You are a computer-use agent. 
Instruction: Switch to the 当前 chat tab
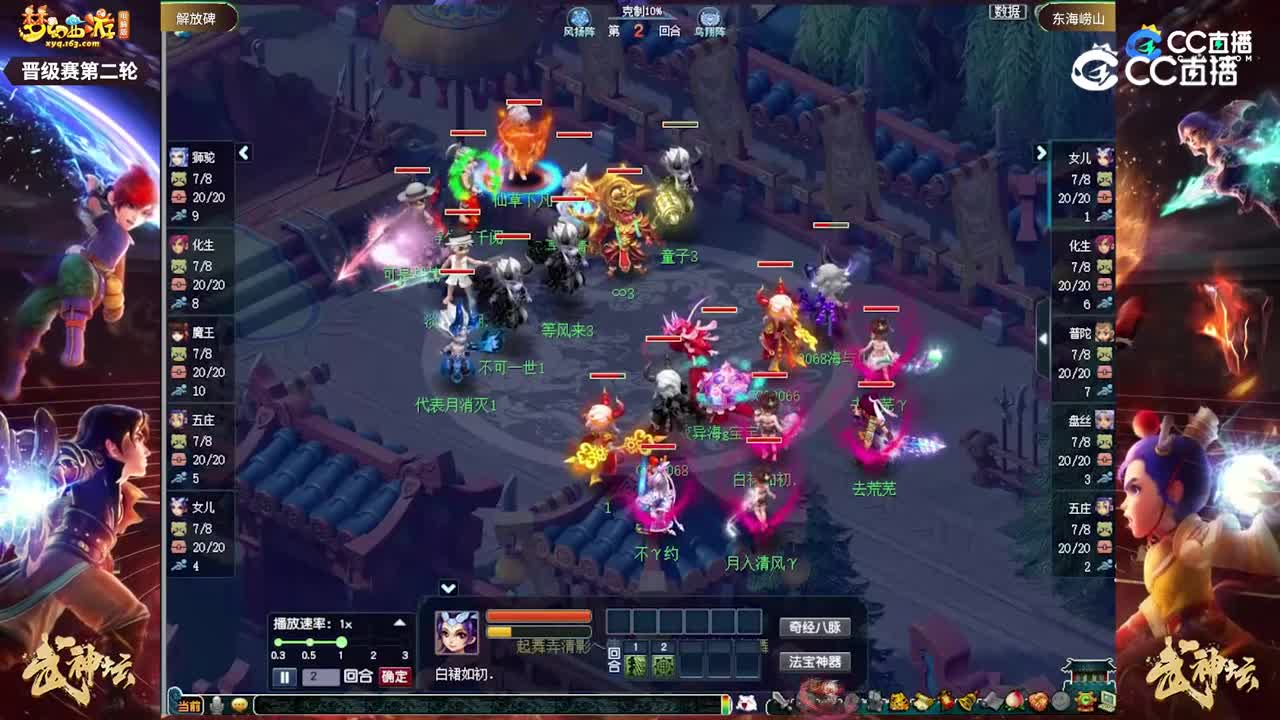click(190, 705)
